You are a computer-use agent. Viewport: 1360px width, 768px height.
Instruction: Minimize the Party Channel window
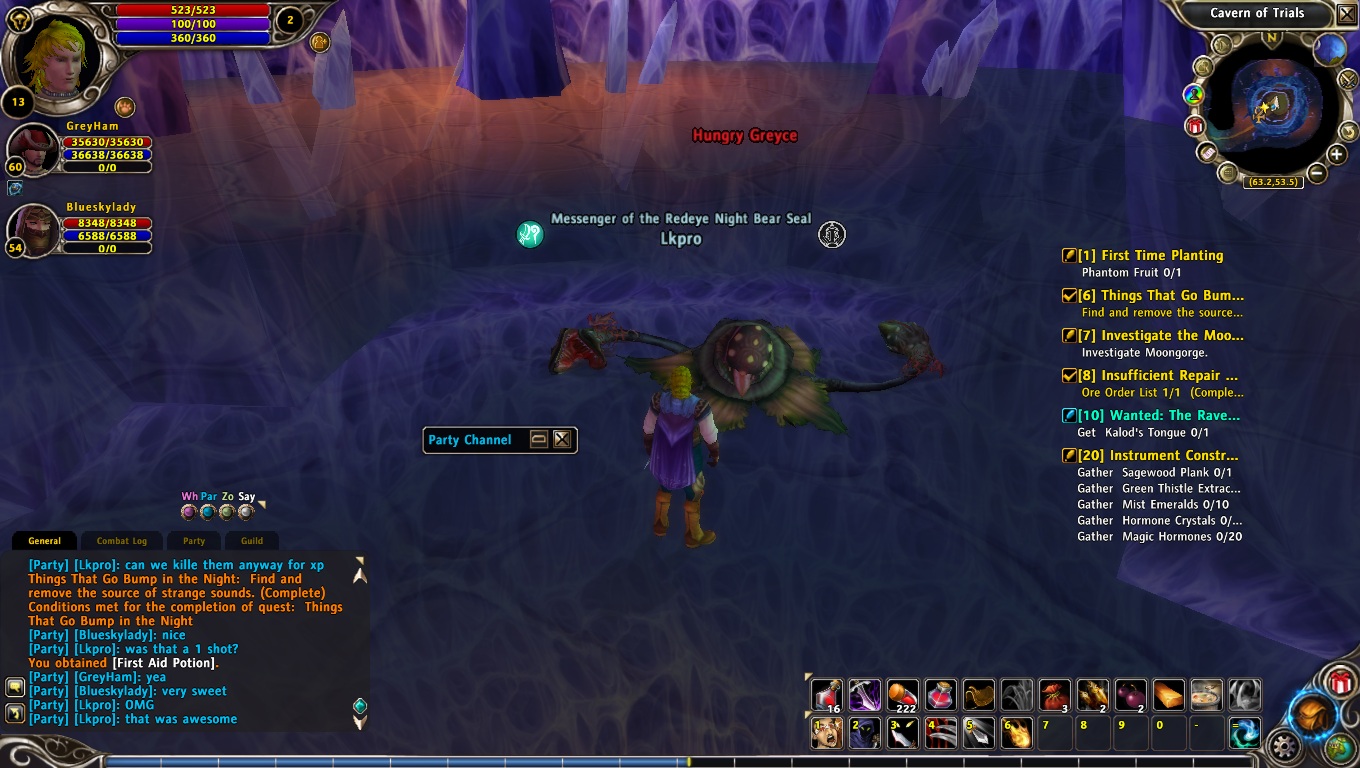point(539,439)
